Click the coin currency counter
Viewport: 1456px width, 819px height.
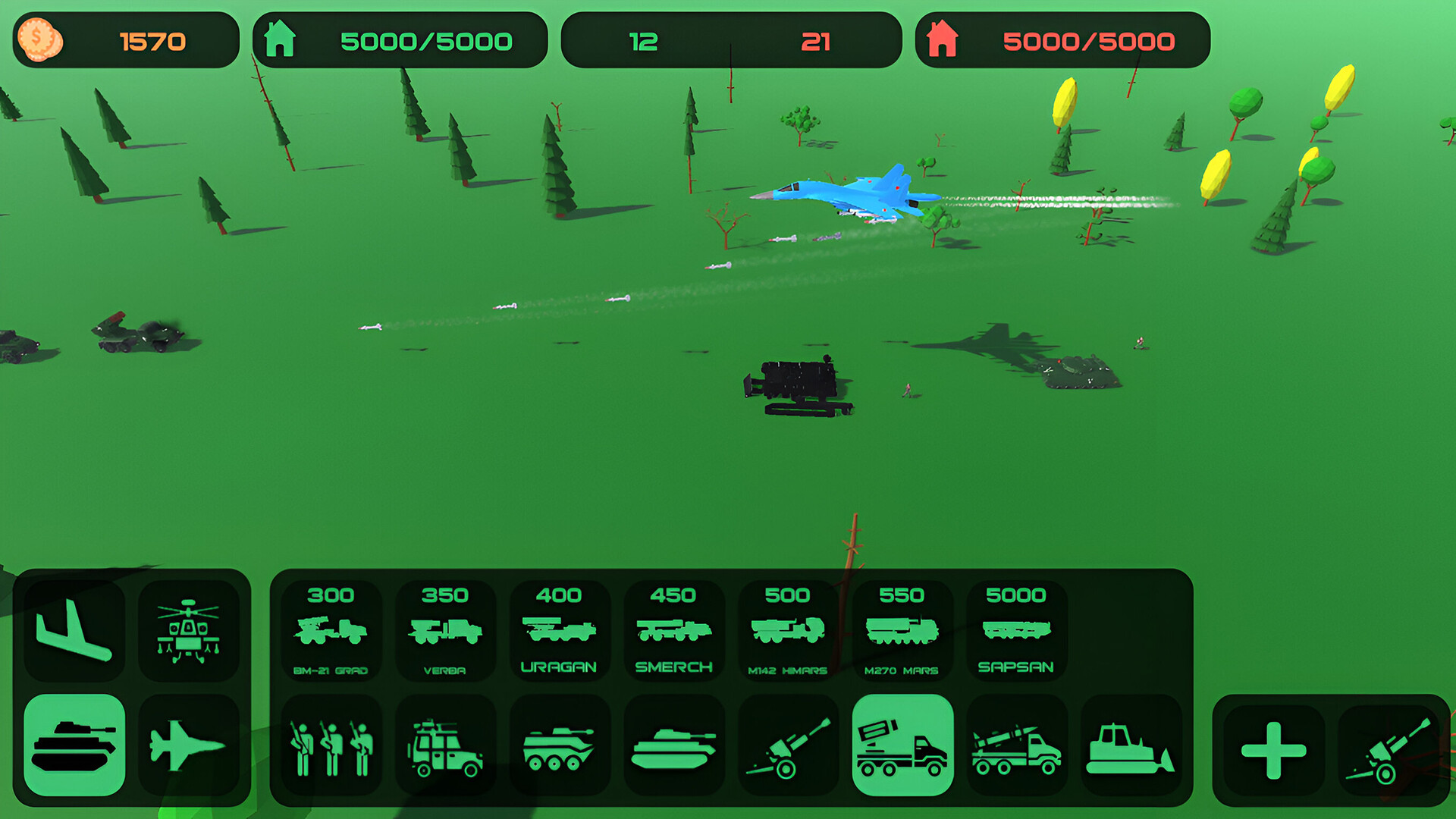tap(127, 40)
